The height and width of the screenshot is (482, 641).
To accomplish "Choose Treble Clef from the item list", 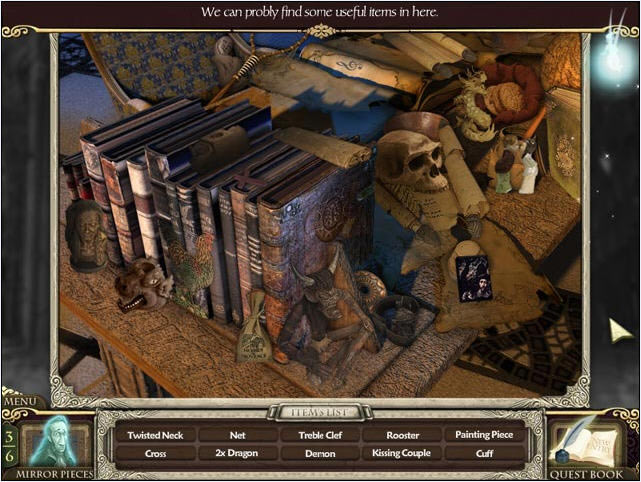I will pyautogui.click(x=320, y=435).
